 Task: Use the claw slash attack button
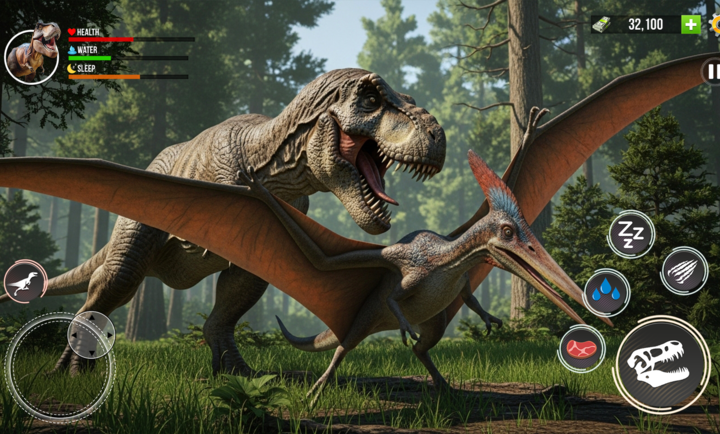pyautogui.click(x=684, y=270)
